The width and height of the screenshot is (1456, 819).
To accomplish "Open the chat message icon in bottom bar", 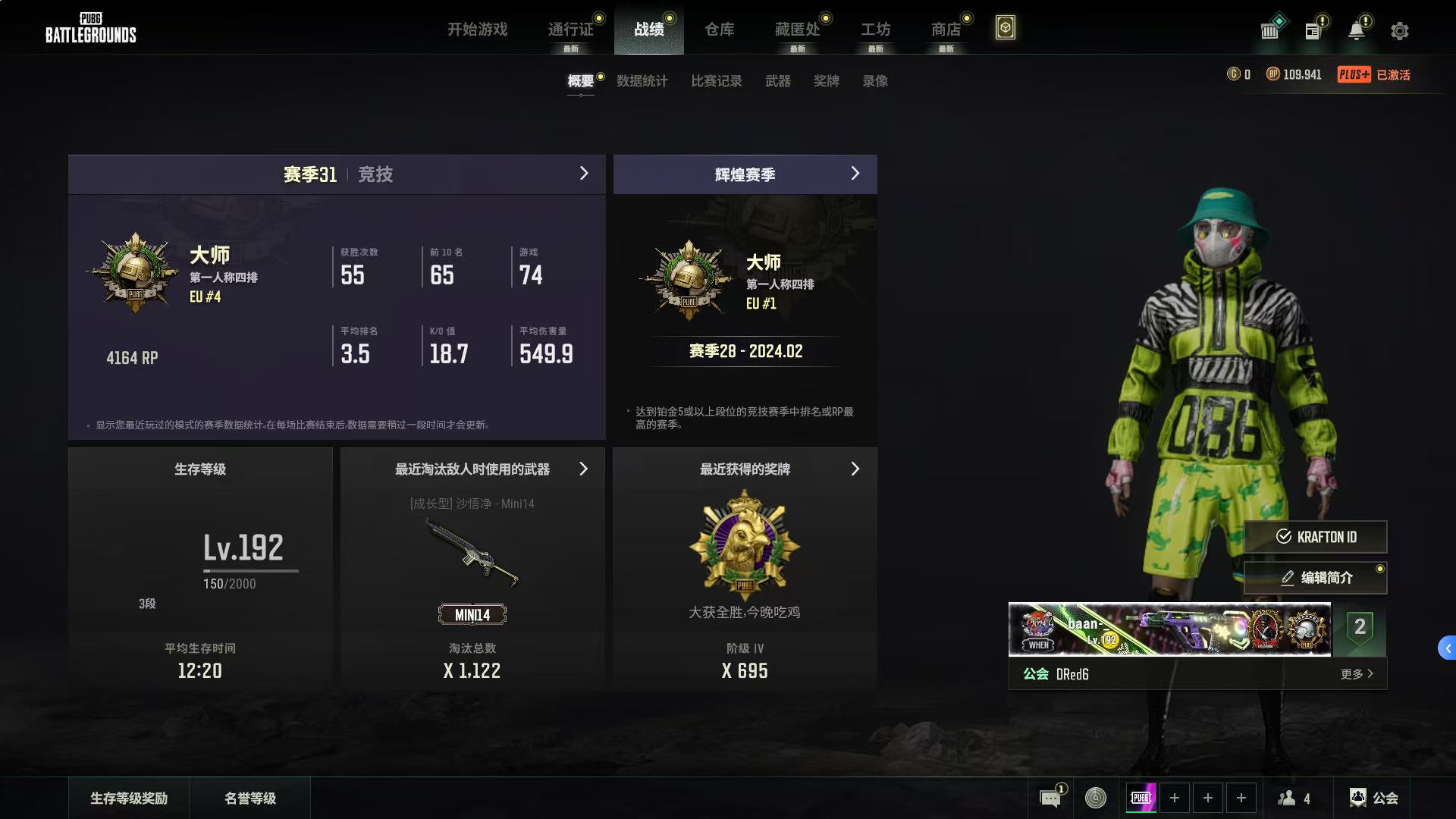I will (1050, 798).
